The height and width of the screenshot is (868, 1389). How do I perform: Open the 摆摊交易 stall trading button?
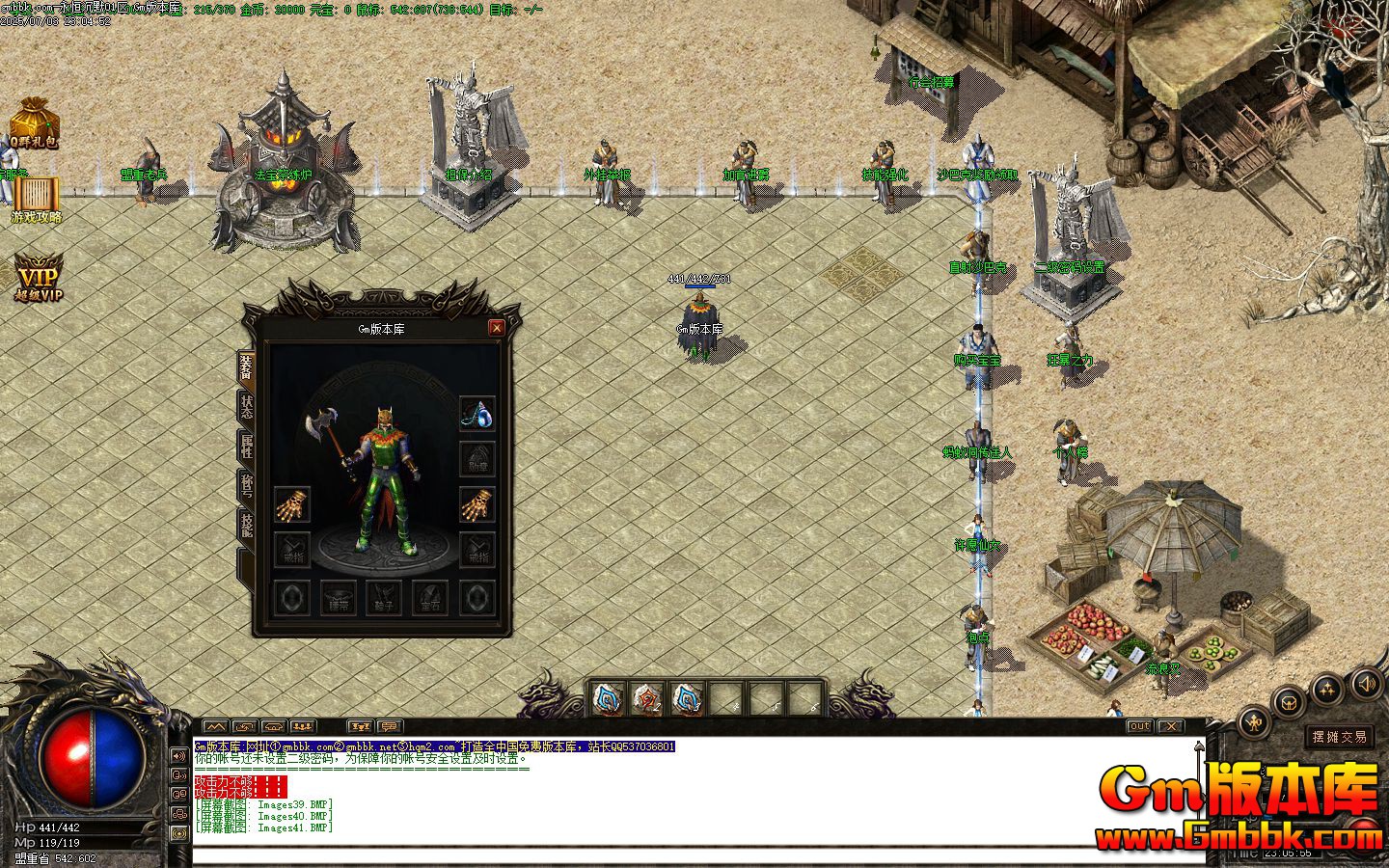pos(1339,737)
